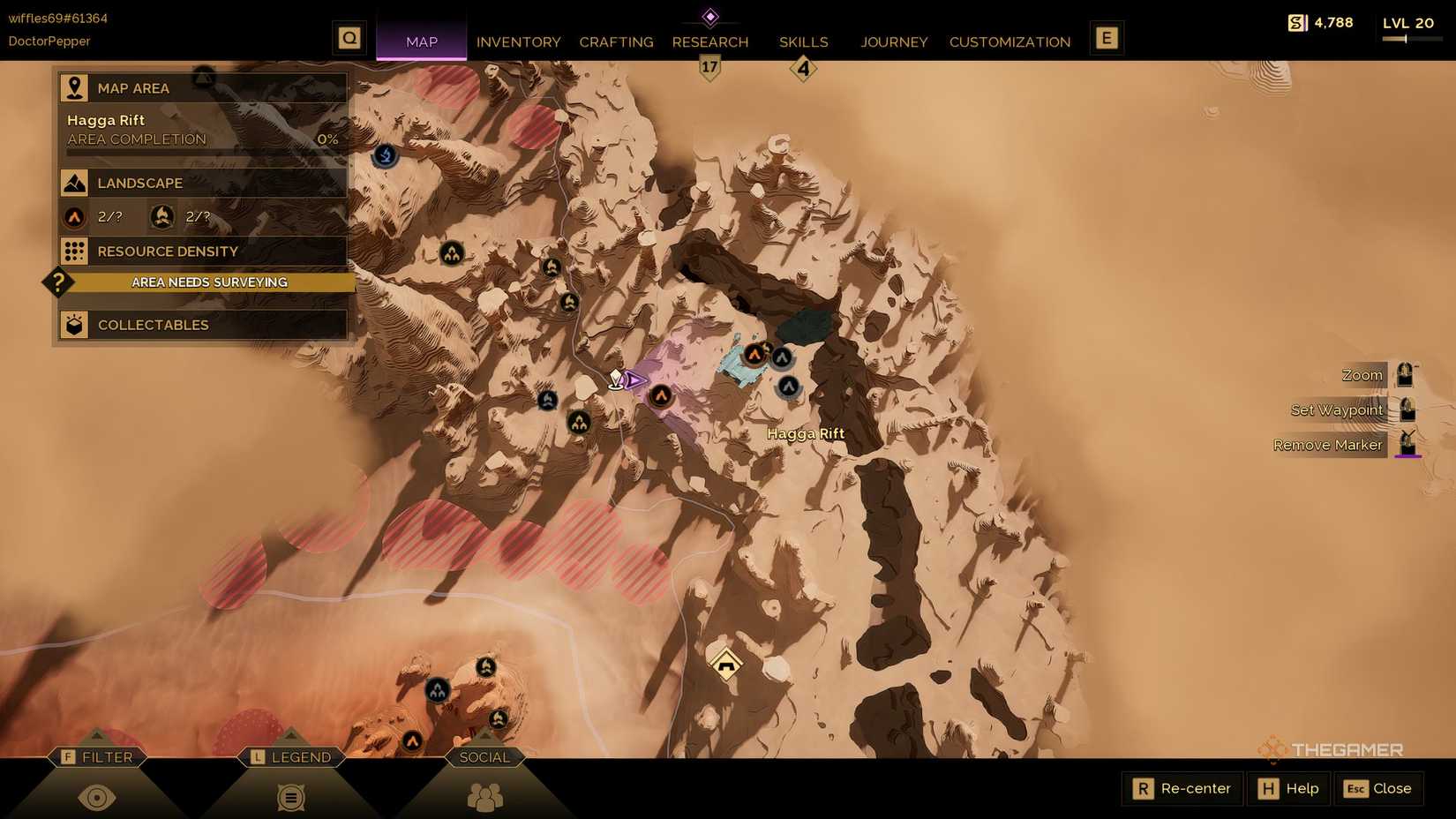Switch to the Inventory tab

click(518, 41)
